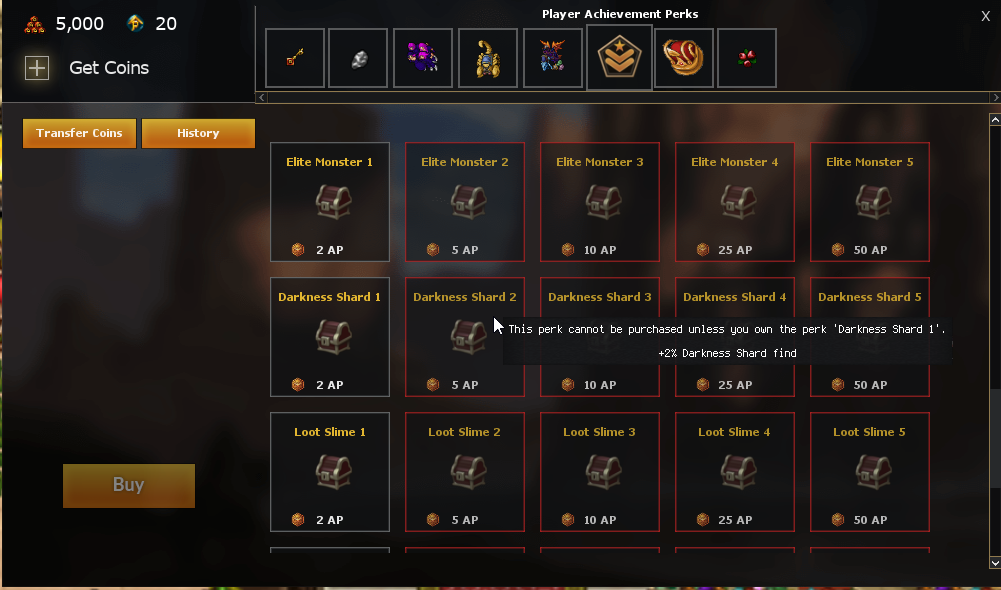Select the Elite Monster 2 perk
The width and height of the screenshot is (1001, 590).
[x=465, y=202]
